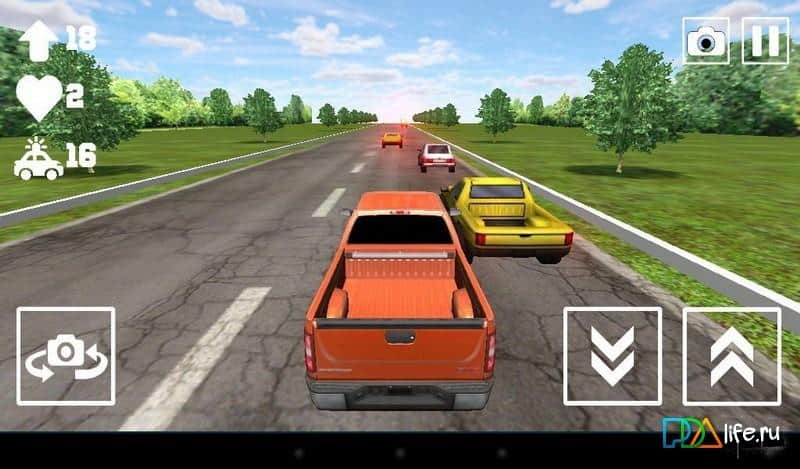
Task: Tap the double down-arrow brake button
Action: coord(612,355)
